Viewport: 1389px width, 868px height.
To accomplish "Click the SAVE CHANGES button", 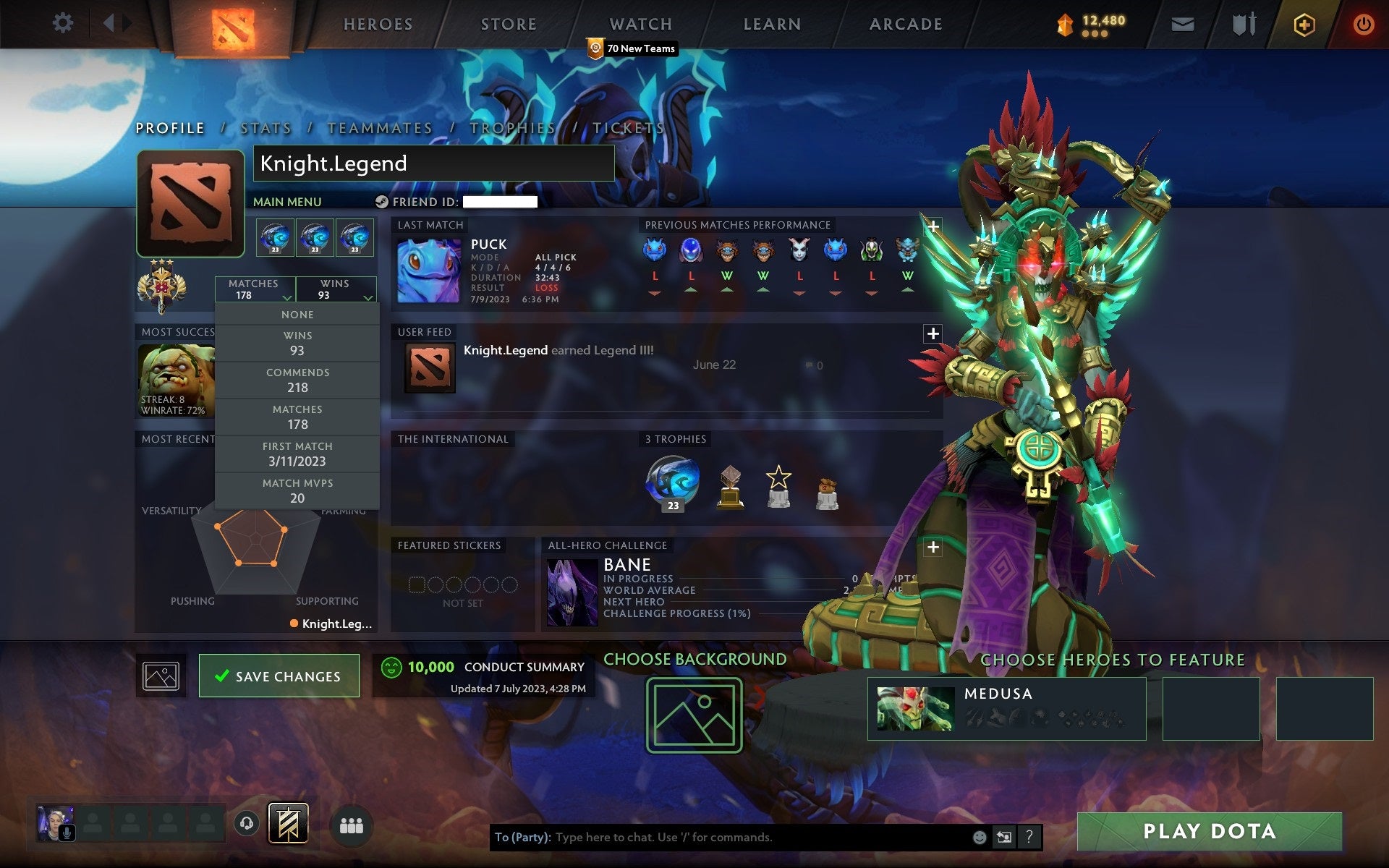I will (279, 676).
